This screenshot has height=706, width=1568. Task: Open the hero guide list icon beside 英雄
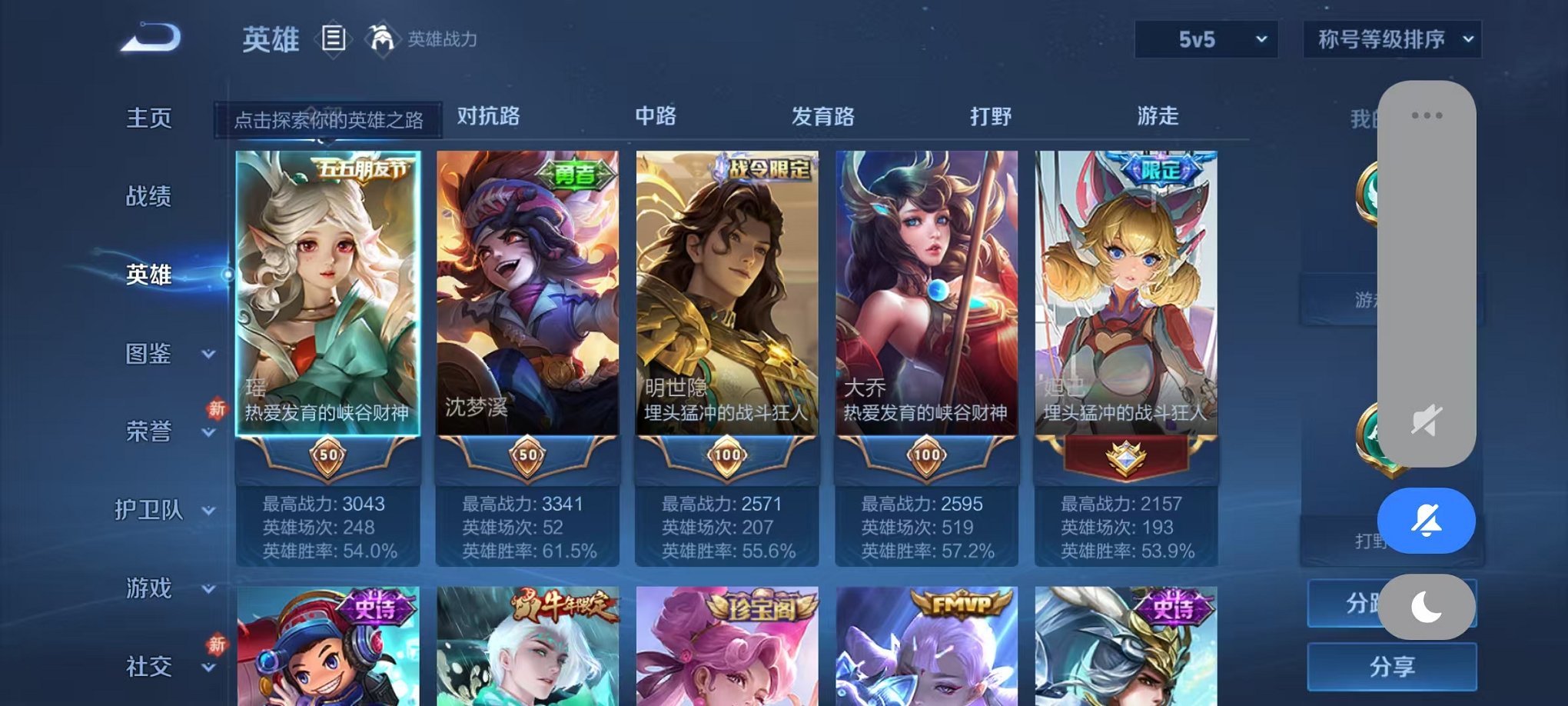(x=334, y=38)
